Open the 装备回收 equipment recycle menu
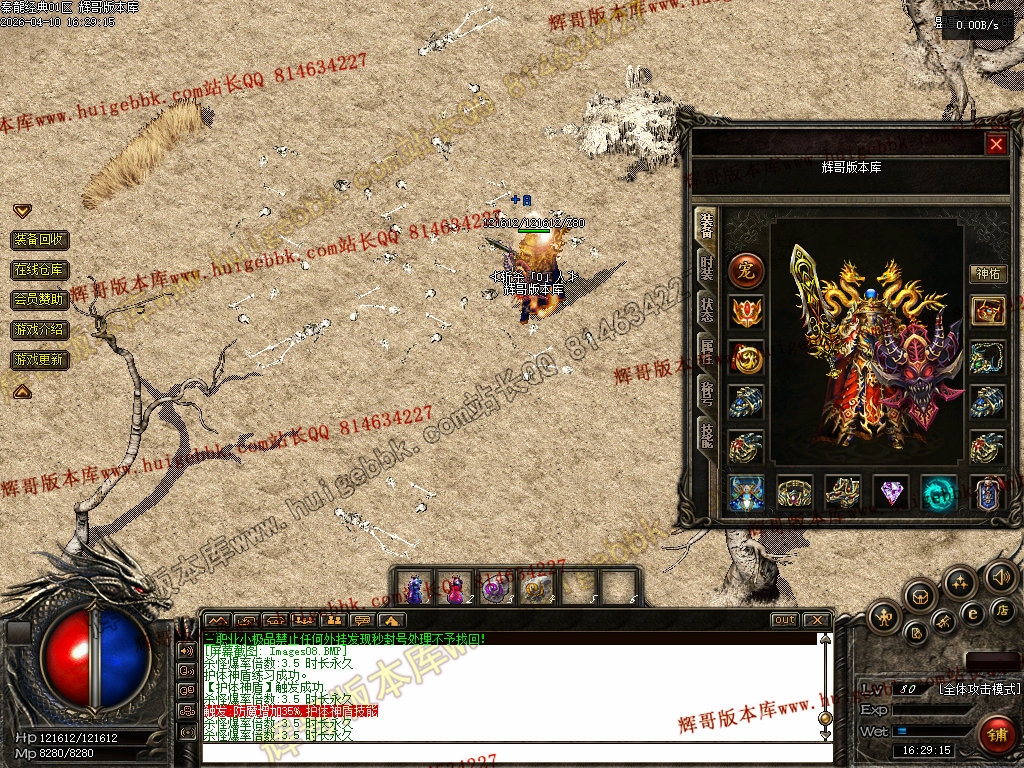 point(40,240)
